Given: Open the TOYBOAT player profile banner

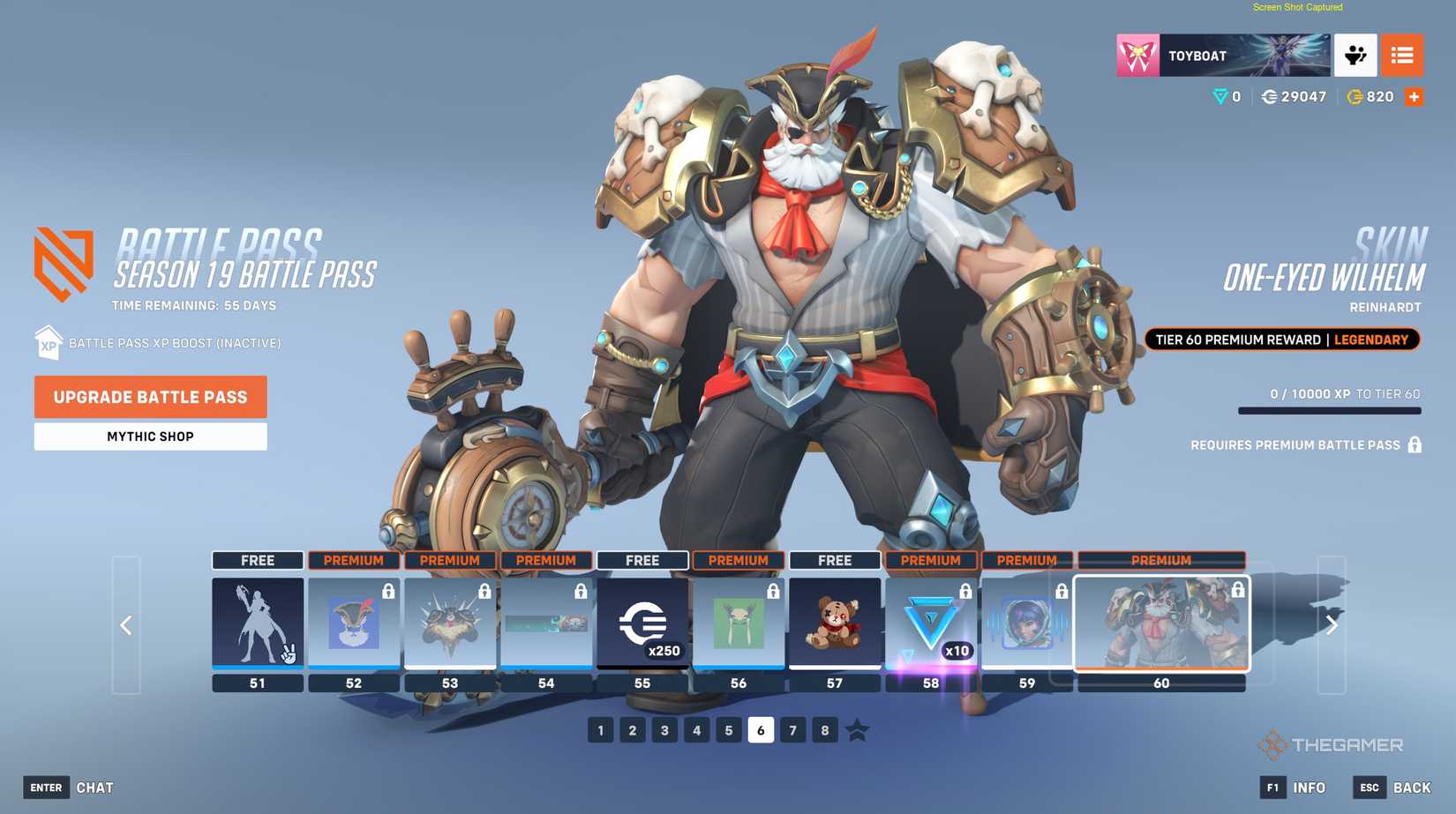Looking at the screenshot, I should click(1223, 56).
